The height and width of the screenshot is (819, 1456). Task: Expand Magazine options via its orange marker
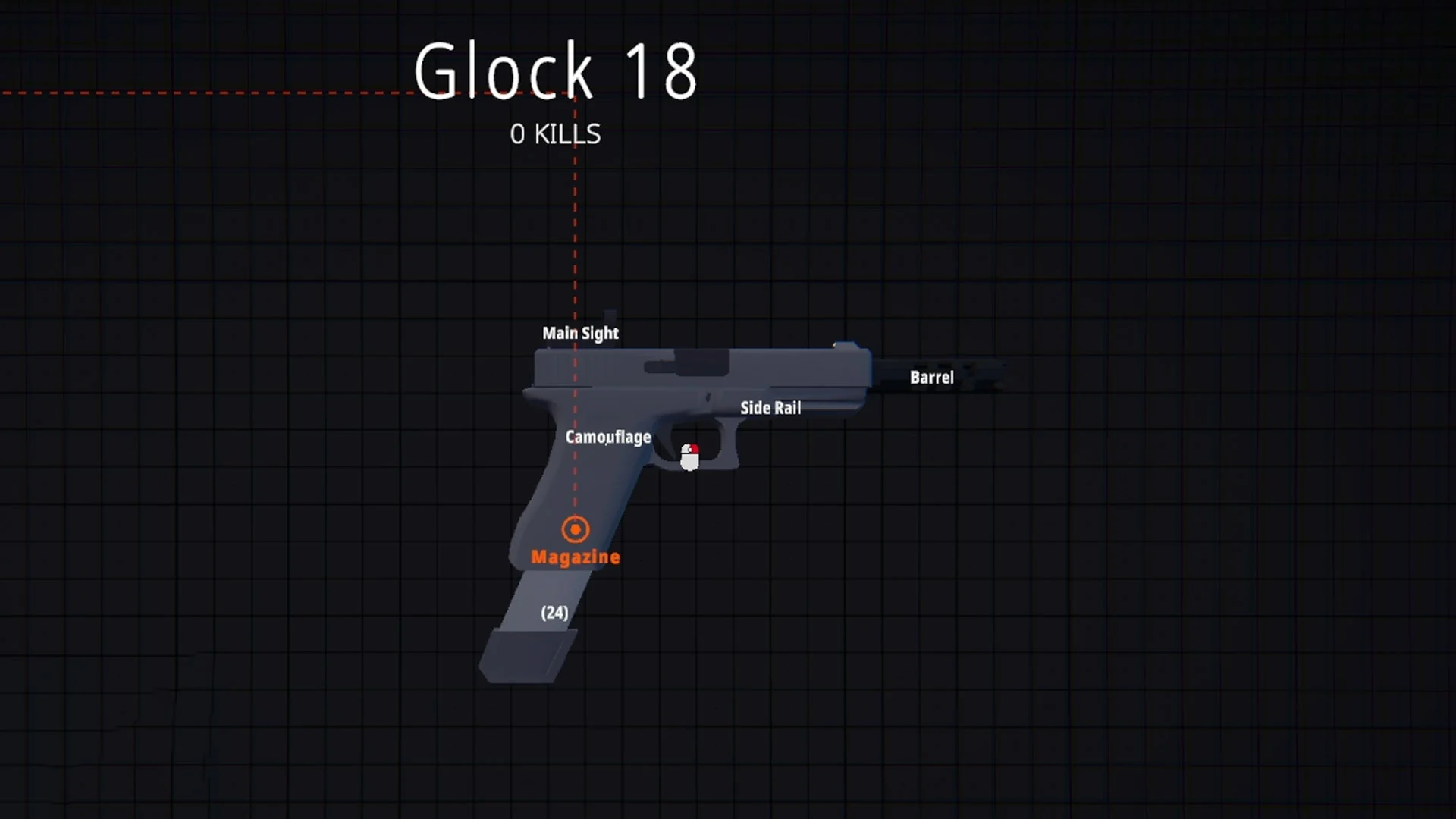575,529
